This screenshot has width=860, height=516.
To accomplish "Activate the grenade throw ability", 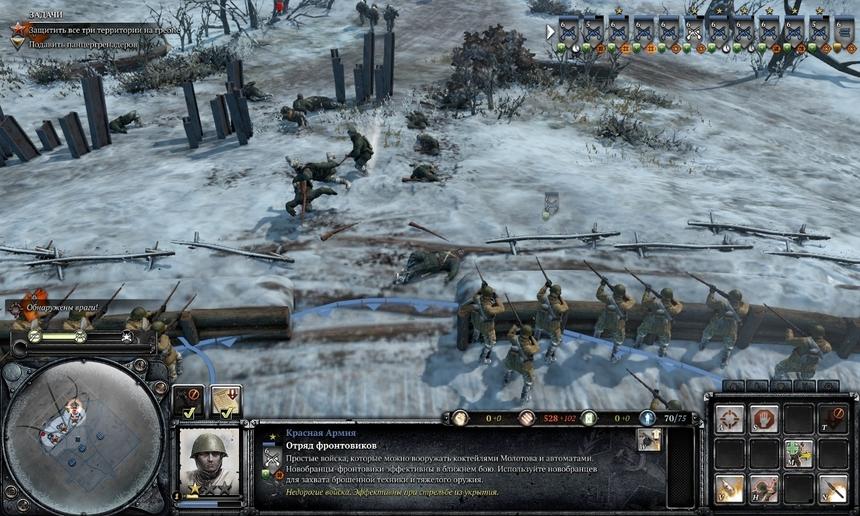I will [764, 487].
